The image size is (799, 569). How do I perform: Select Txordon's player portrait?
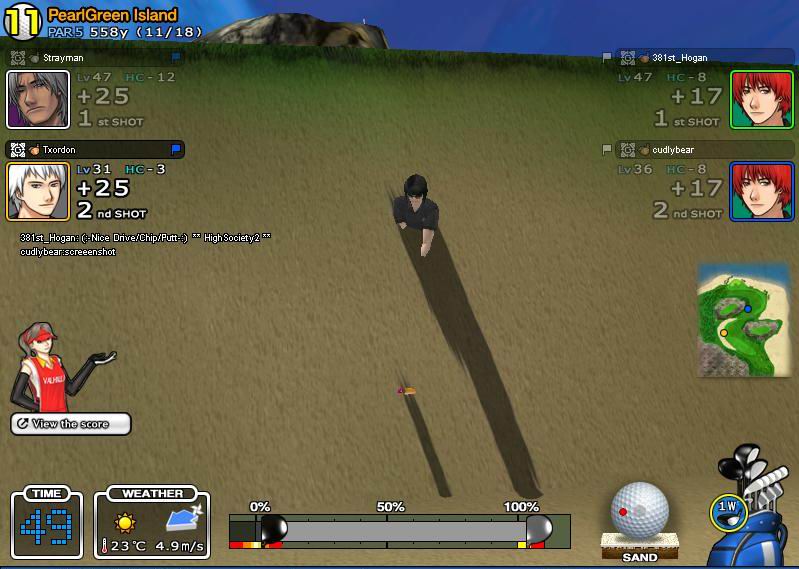point(38,191)
